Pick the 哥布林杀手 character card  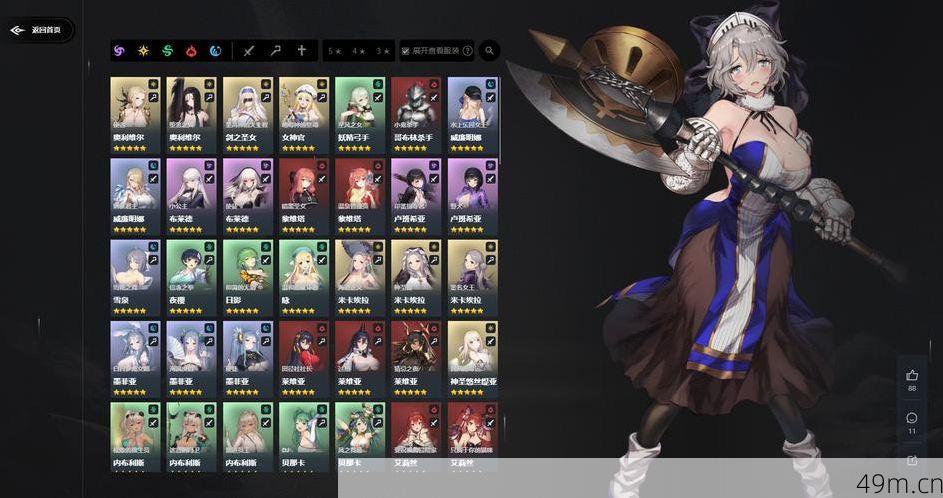(415, 114)
